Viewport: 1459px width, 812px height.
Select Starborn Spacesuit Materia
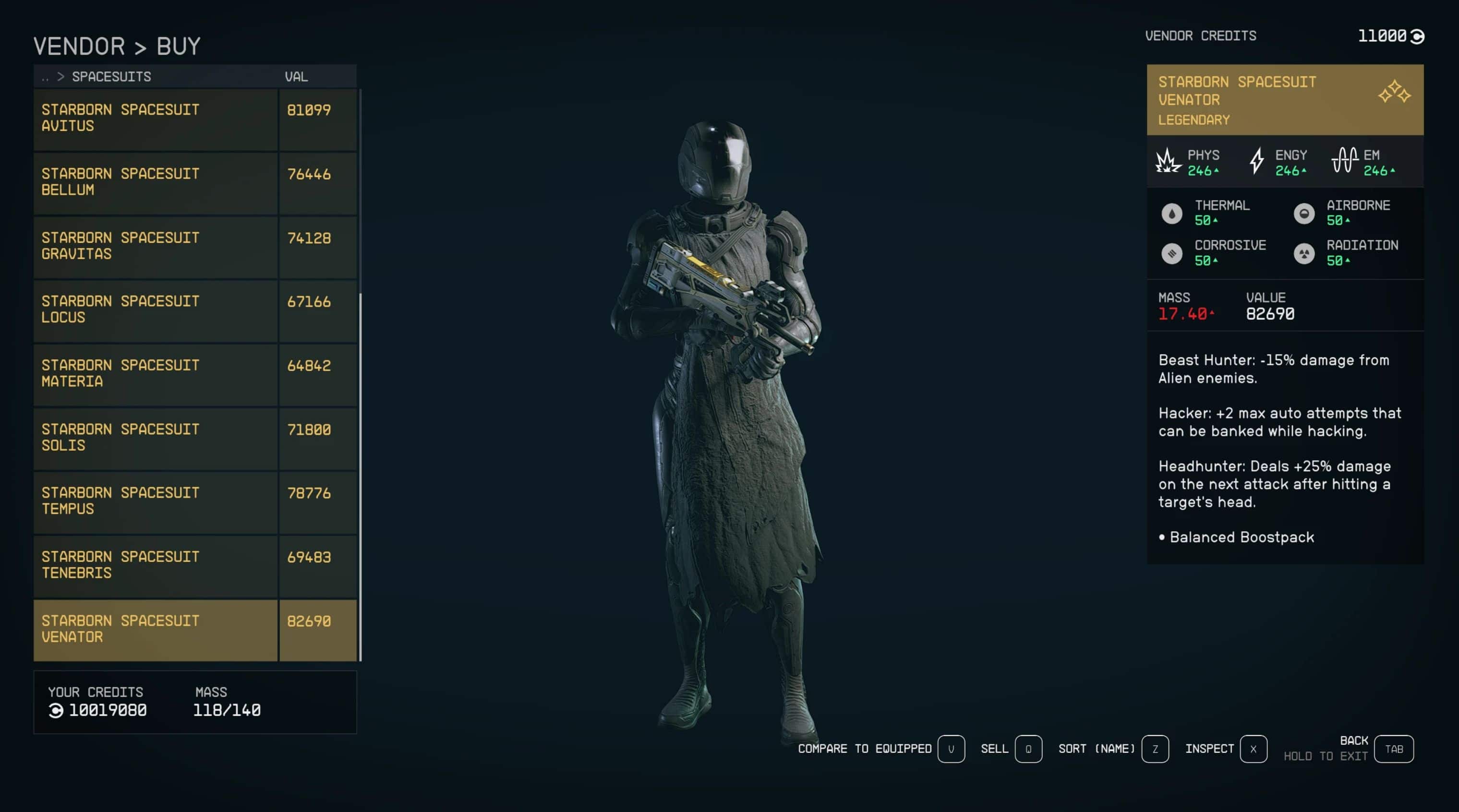tap(156, 374)
